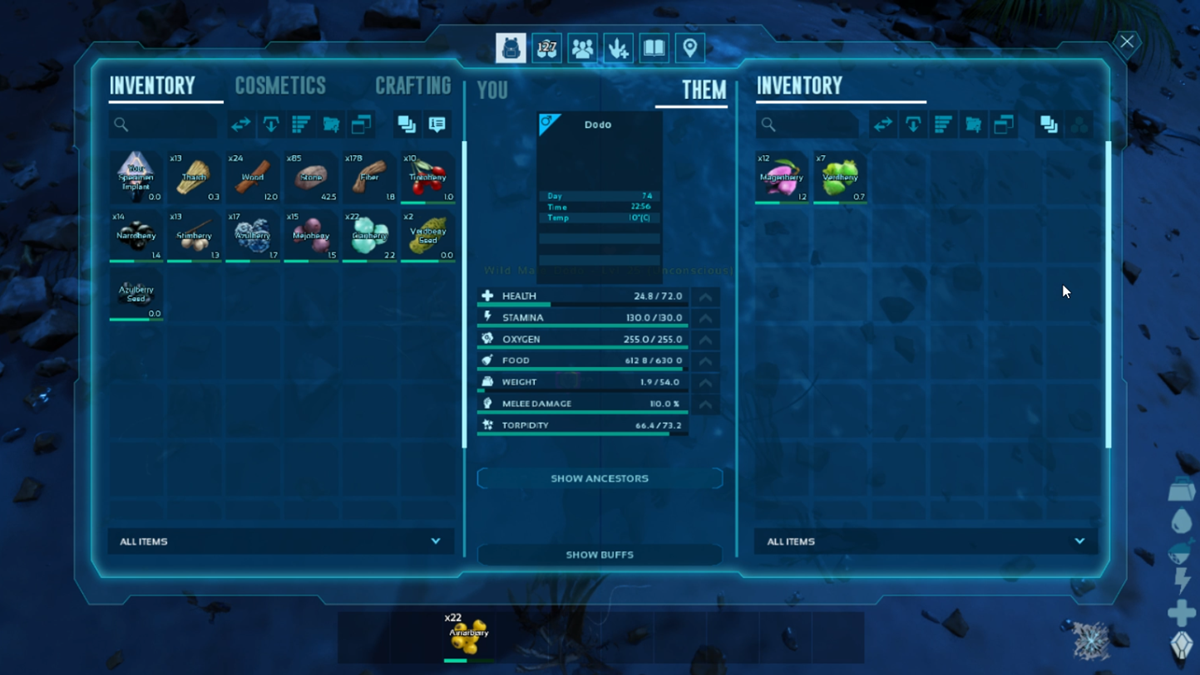Image resolution: width=1200 pixels, height=675 pixels.
Task: Switch to the YOU stats tab
Action: click(492, 90)
